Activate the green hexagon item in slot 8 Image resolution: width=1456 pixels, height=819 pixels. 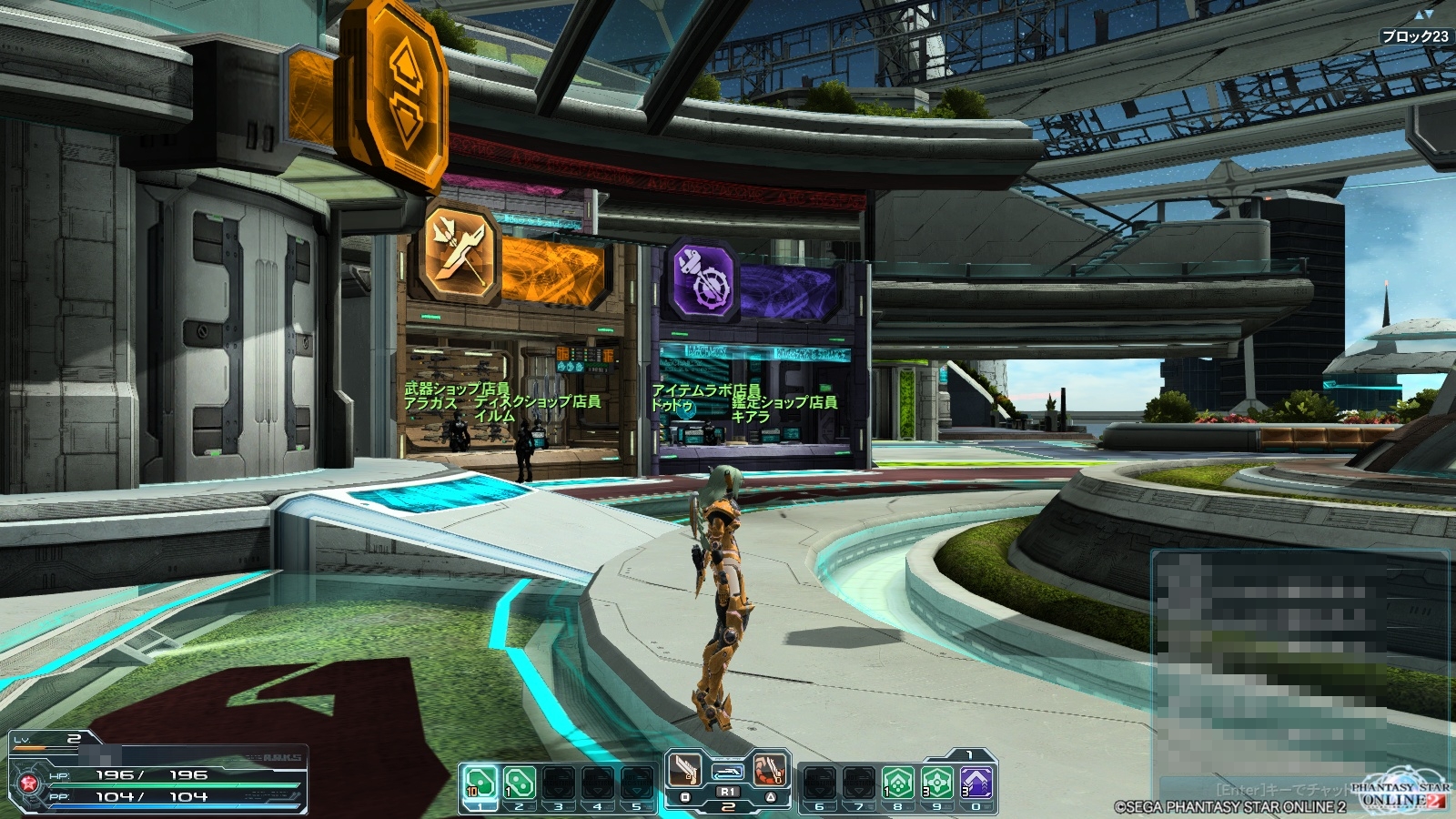point(897,782)
